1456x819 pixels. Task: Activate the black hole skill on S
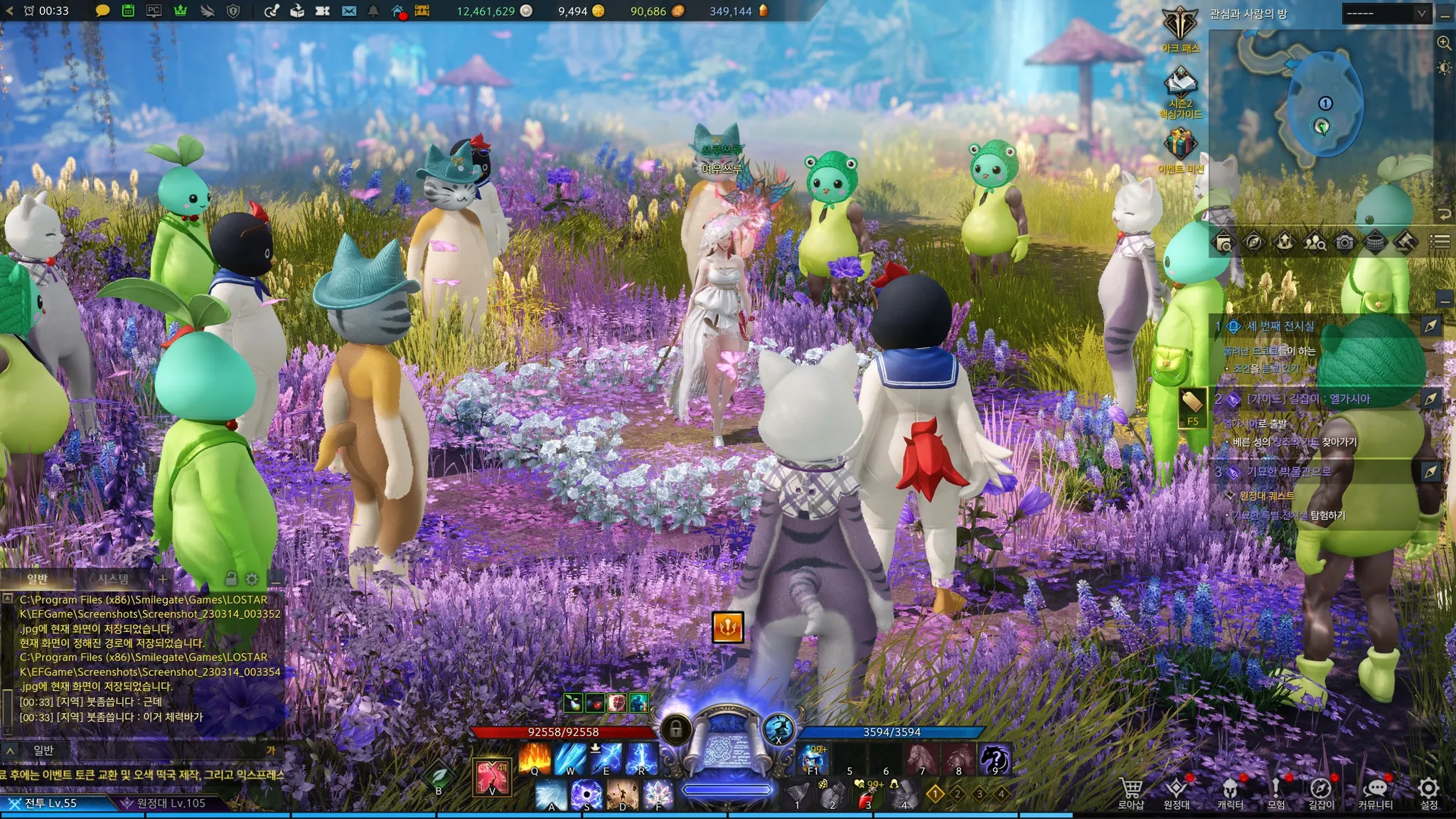(587, 794)
